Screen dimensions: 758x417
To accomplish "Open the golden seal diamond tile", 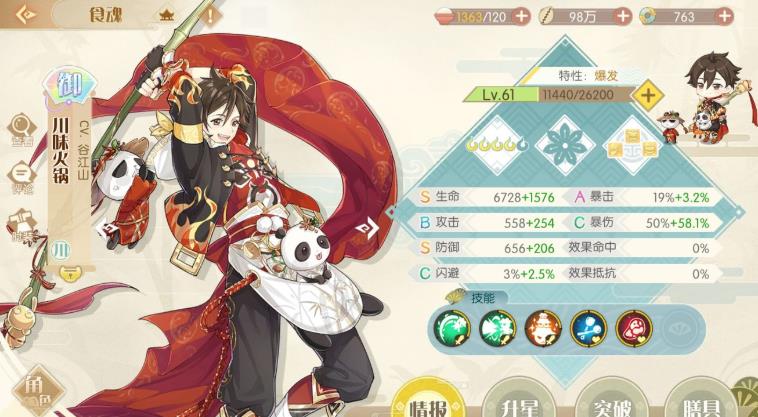I will point(632,146).
